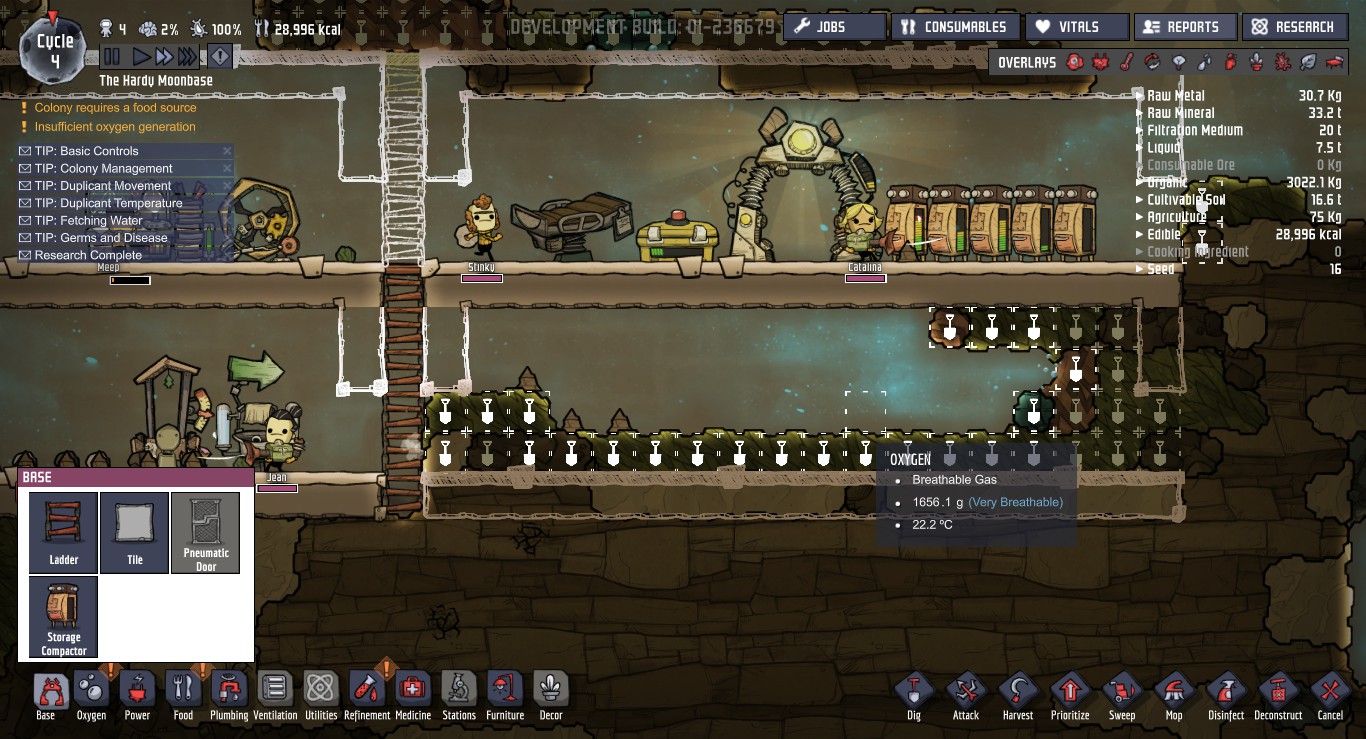Open the Research screen
Viewport: 1366px width, 739px height.
click(1295, 26)
